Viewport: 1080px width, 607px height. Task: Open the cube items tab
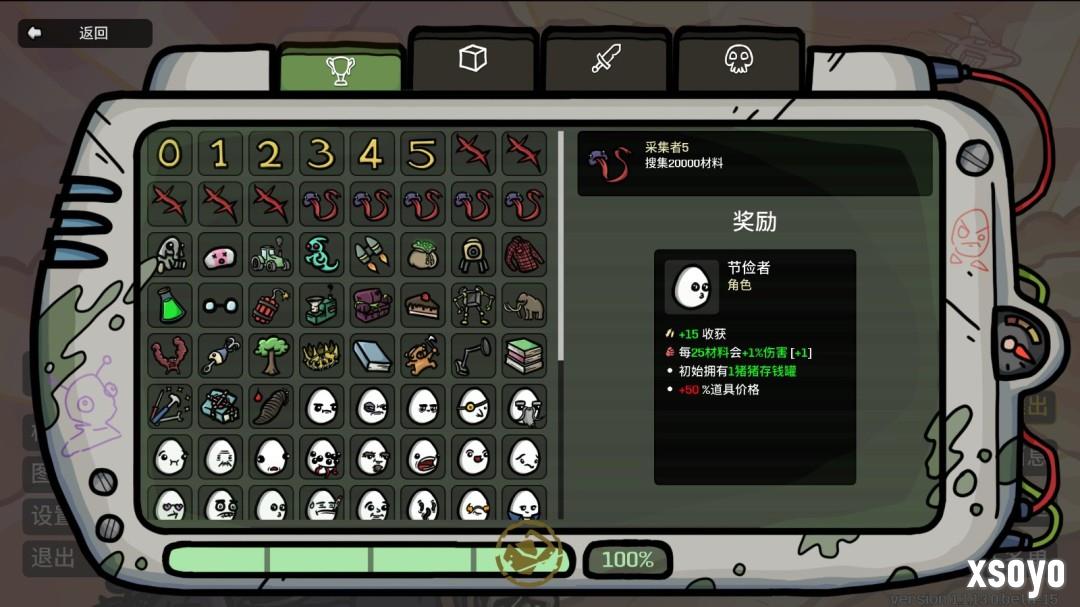click(x=473, y=59)
